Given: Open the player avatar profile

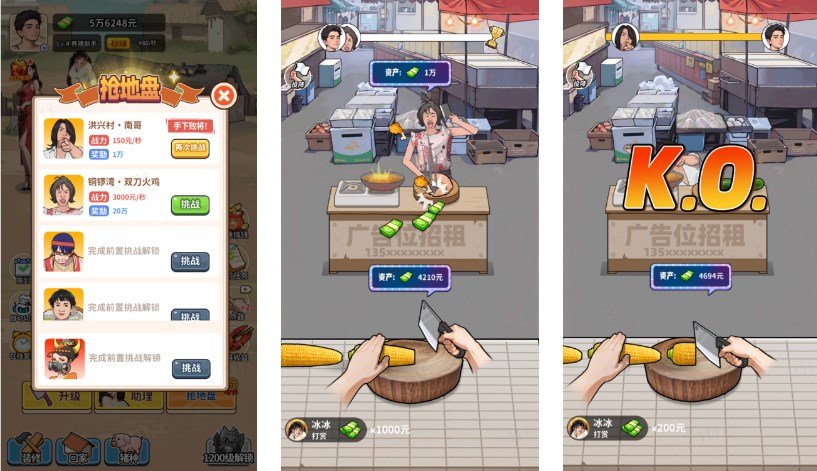Looking at the screenshot, I should [x=27, y=32].
